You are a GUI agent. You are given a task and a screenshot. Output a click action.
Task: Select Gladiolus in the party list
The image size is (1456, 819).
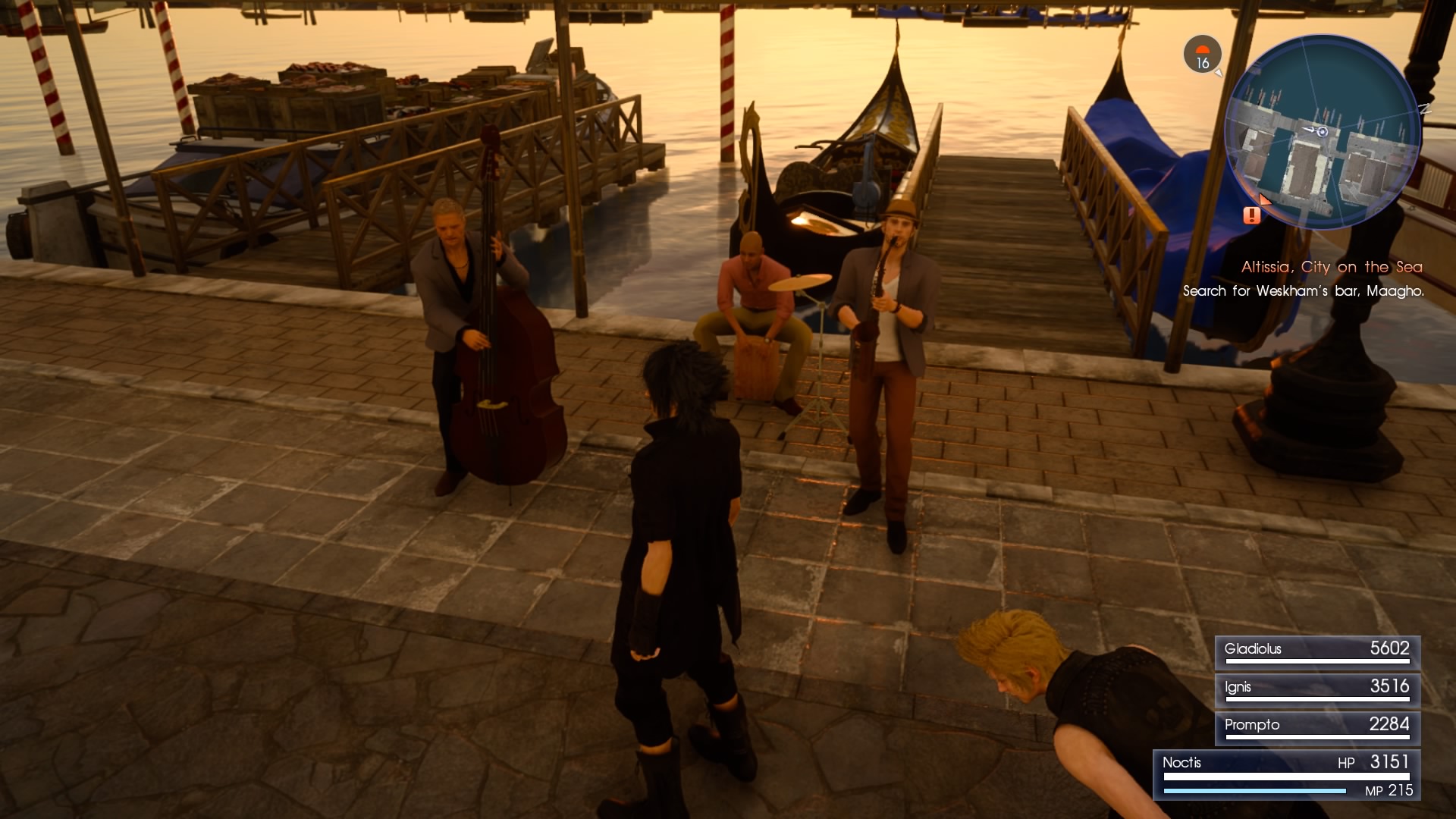coord(1317,651)
